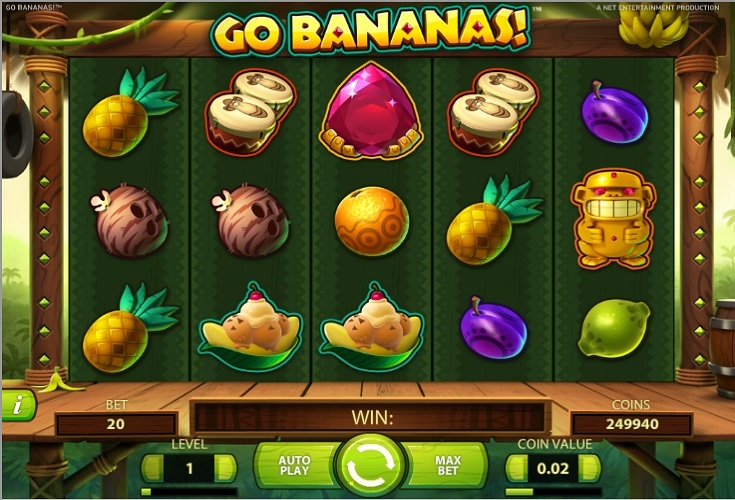Decrease the bet Level
This screenshot has height=500, width=735.
coord(153,467)
